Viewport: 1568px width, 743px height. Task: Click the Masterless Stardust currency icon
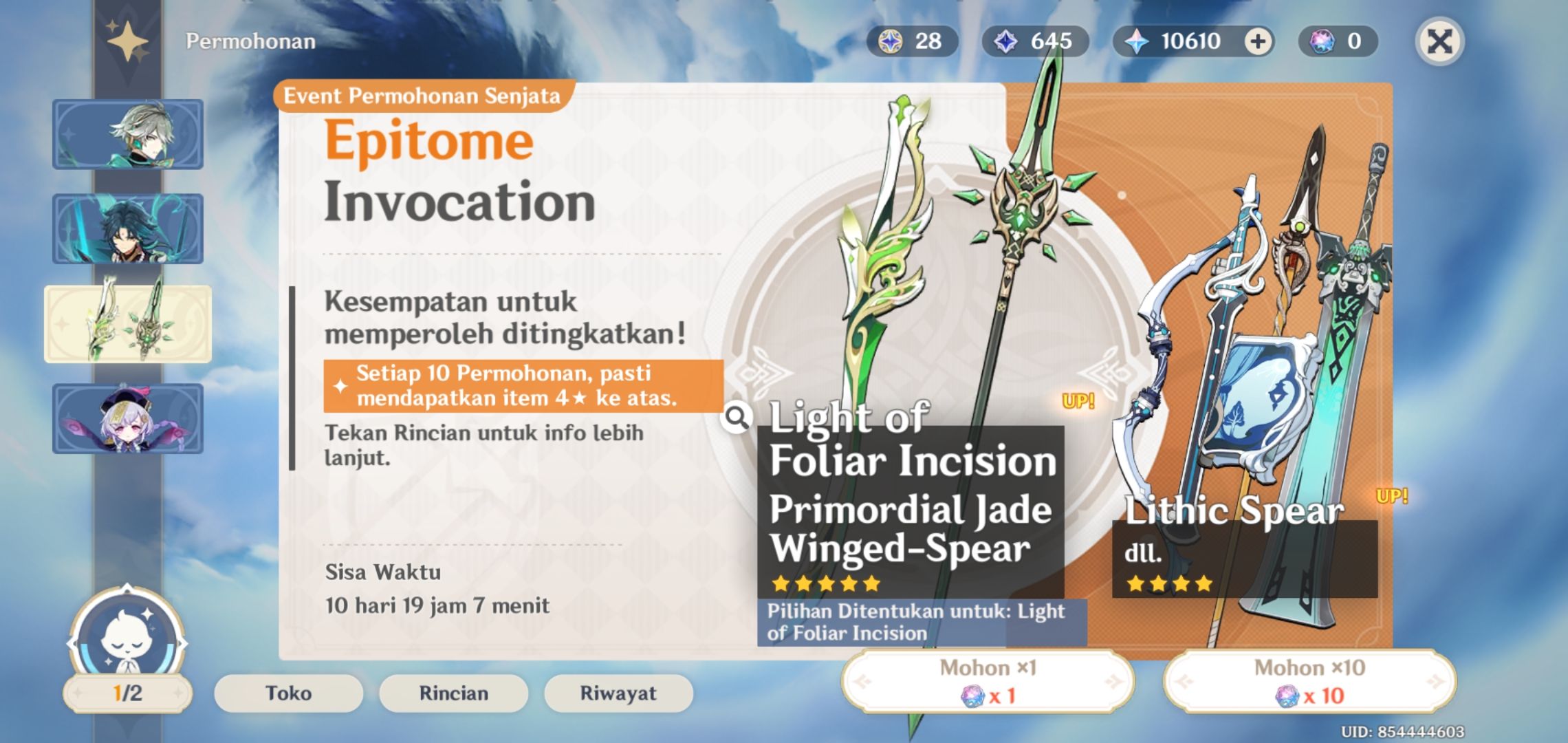pyautogui.click(x=1007, y=43)
